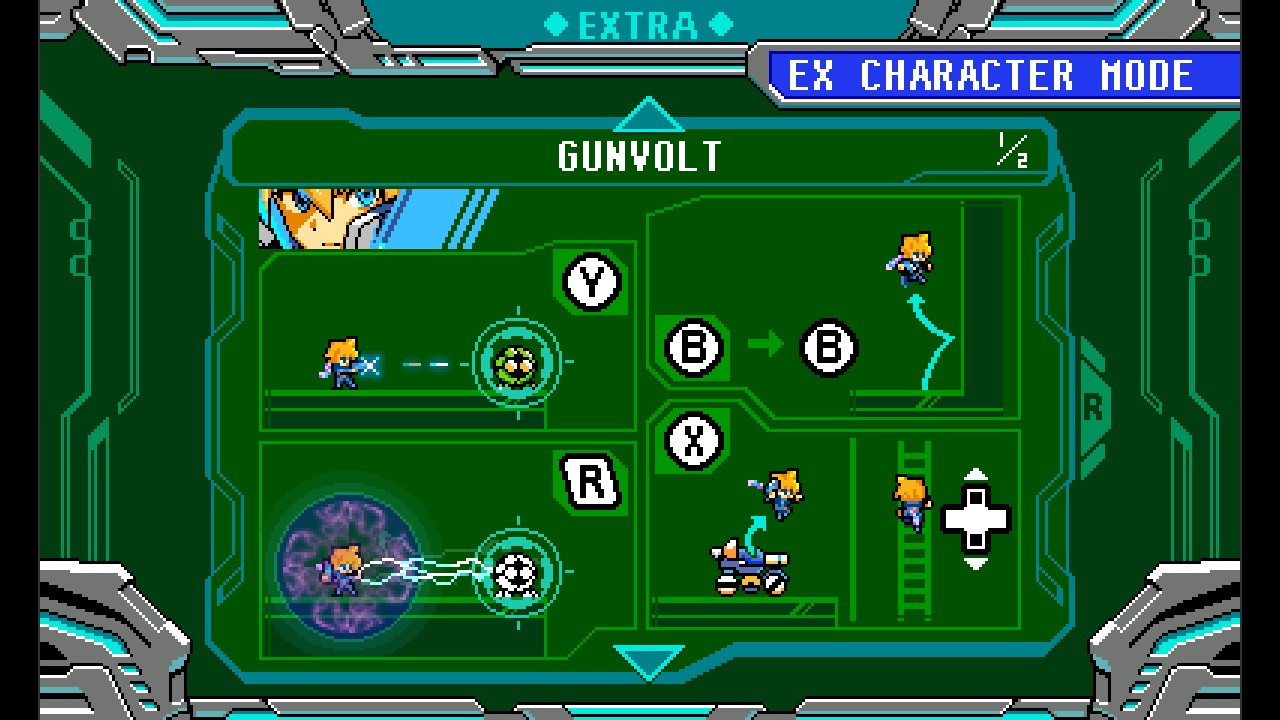Select the EXTRA header tab
Screen dimensions: 1280x720
(639, 24)
